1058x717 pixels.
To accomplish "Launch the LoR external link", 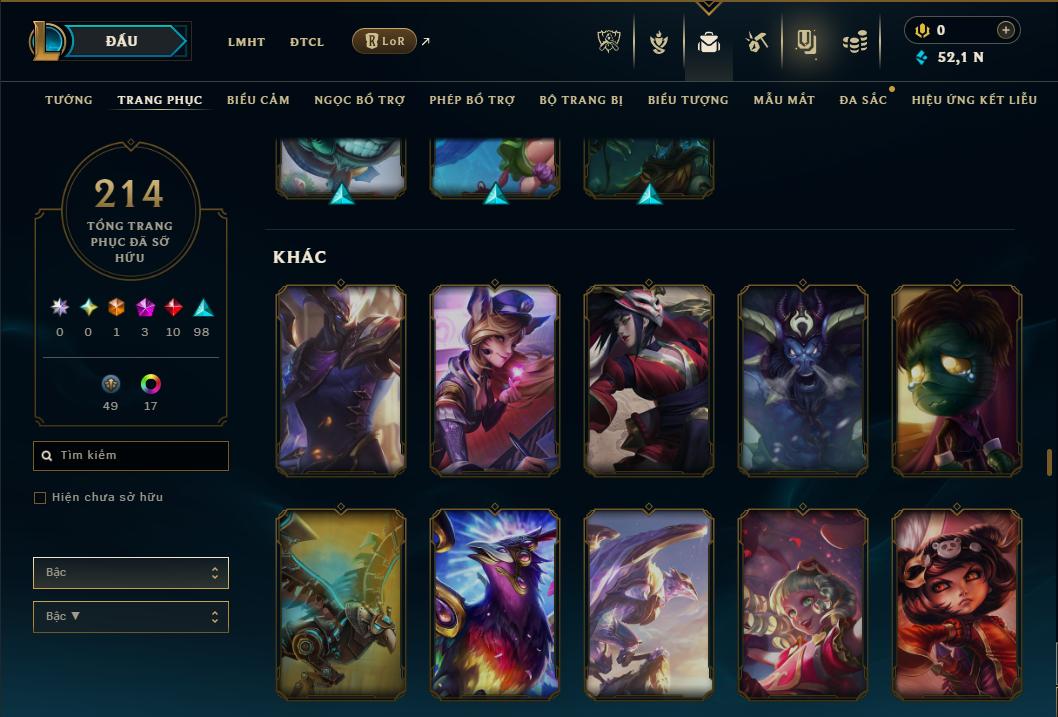I will point(385,41).
